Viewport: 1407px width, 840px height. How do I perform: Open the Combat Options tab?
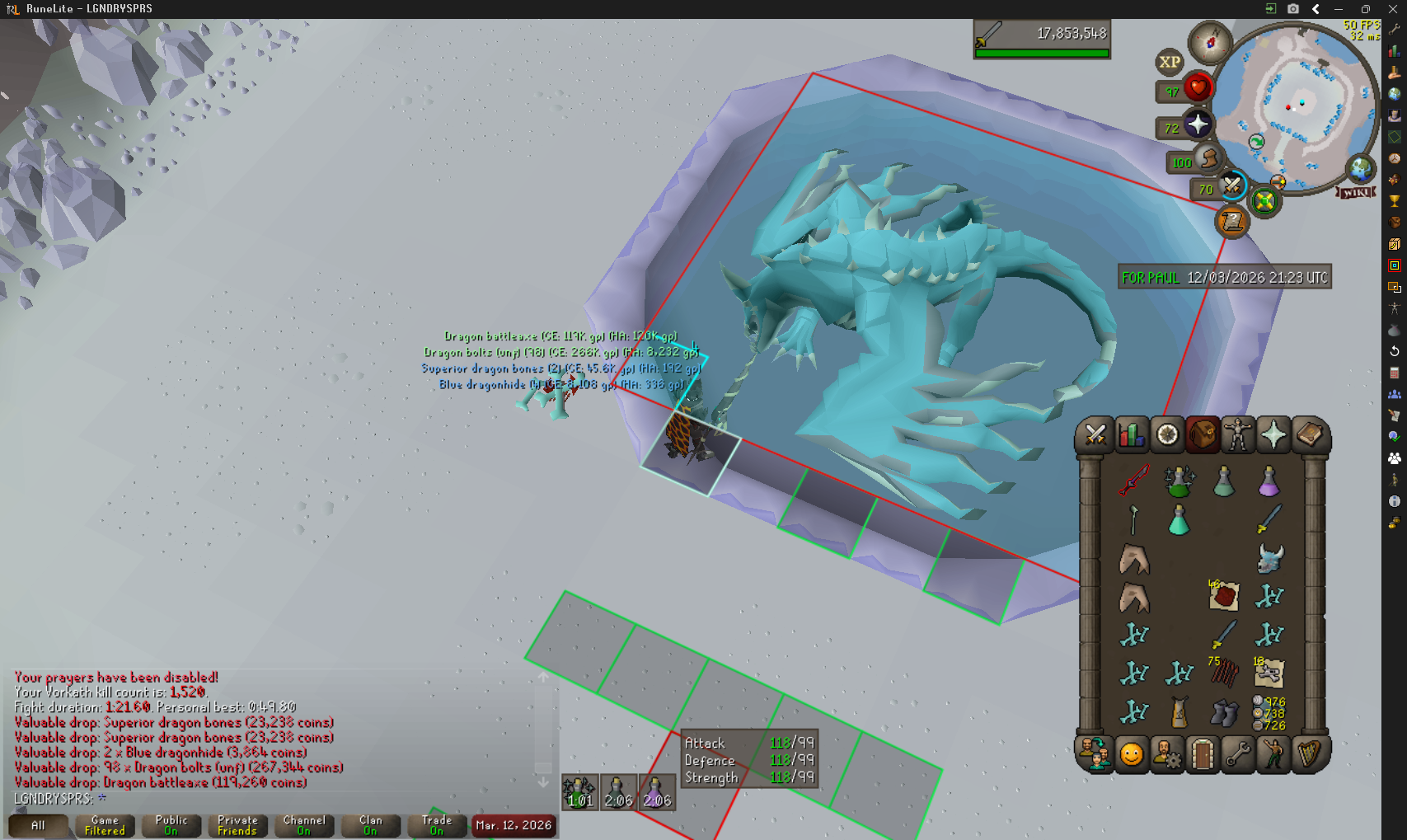click(x=1095, y=434)
